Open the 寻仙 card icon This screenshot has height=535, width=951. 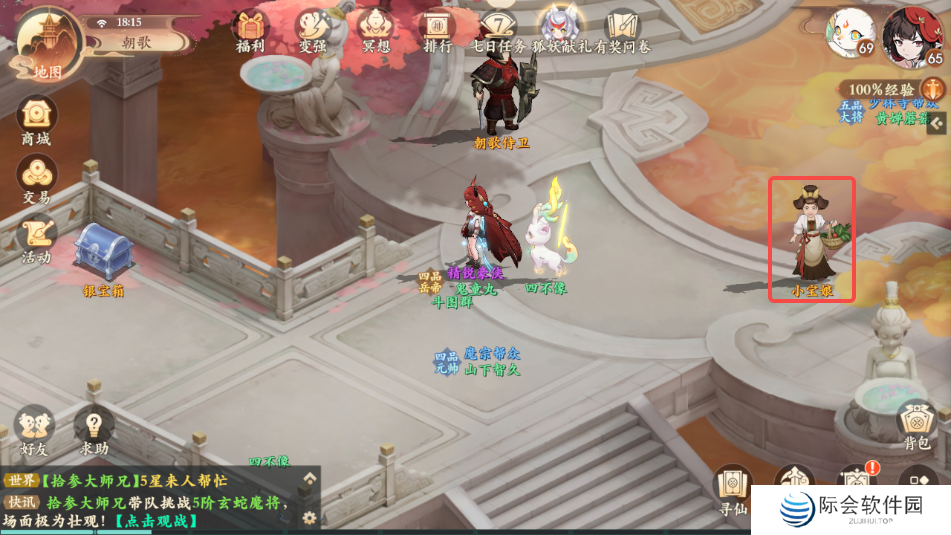coord(732,488)
